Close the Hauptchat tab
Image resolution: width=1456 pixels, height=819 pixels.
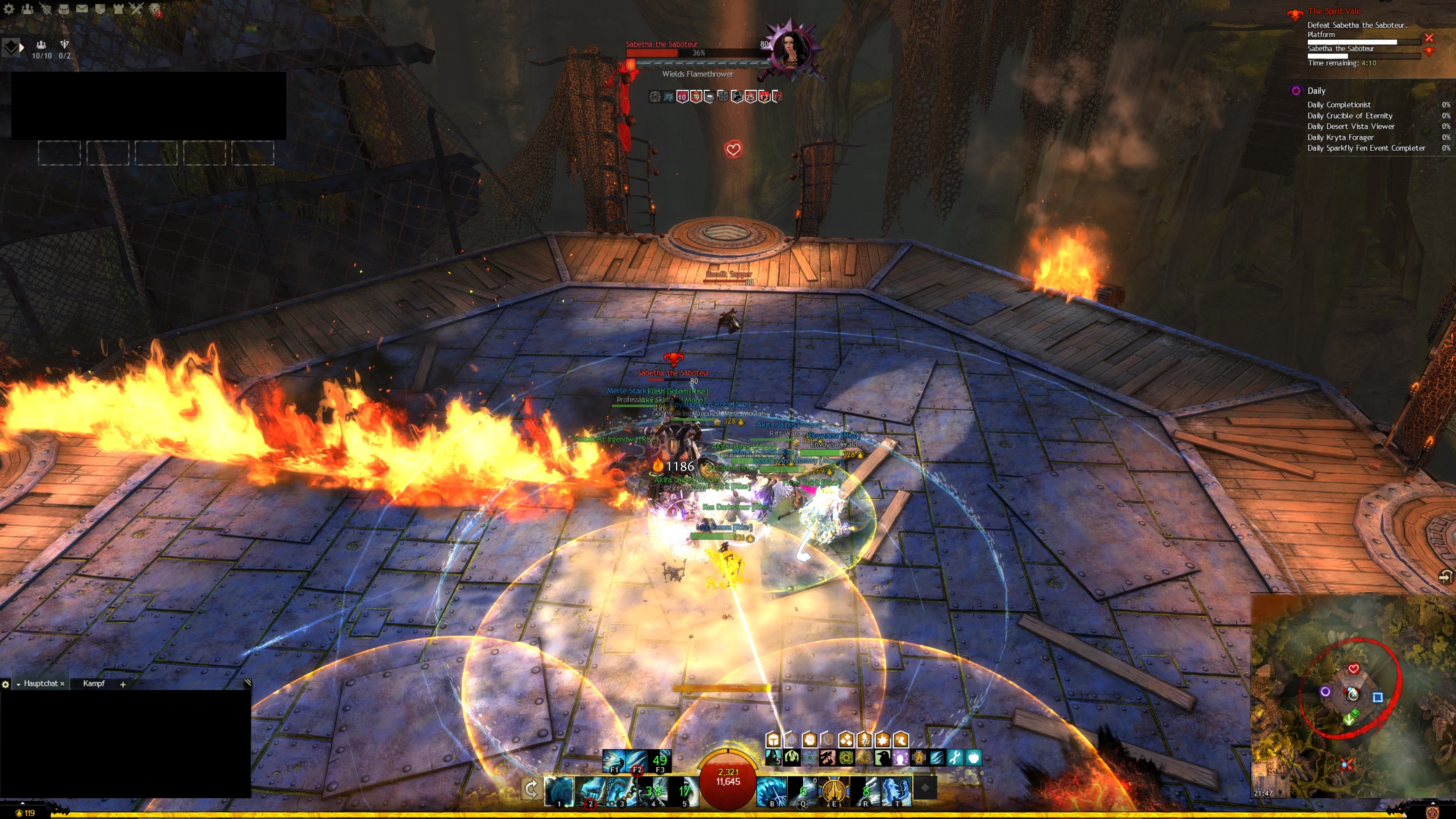click(62, 684)
